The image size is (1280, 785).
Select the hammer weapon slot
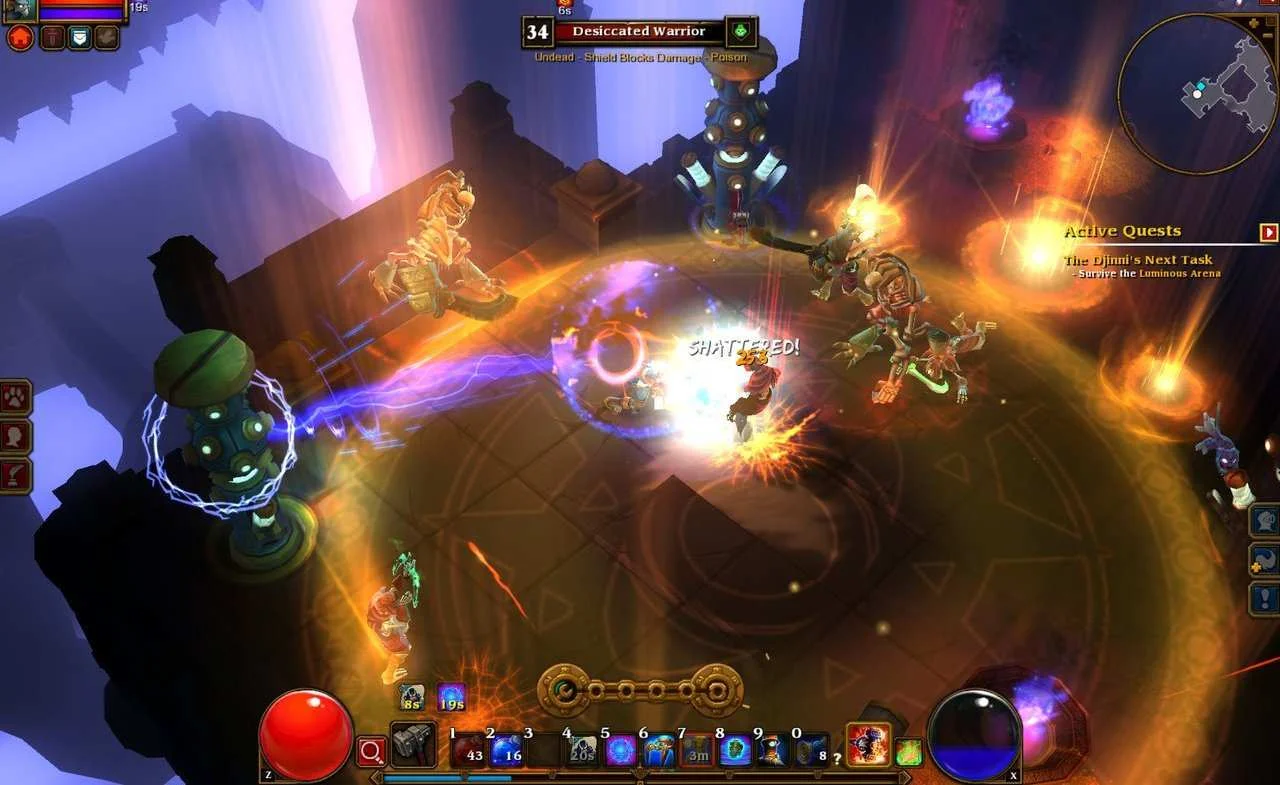click(413, 746)
